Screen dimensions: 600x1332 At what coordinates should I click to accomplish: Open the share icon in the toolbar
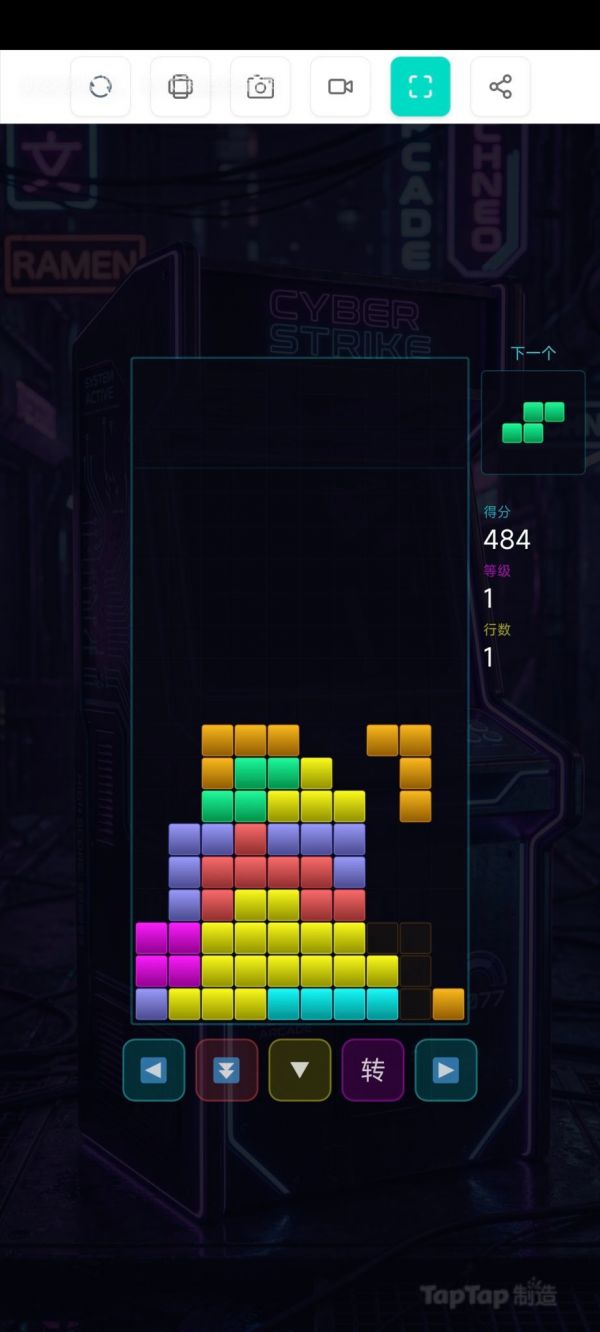[500, 87]
